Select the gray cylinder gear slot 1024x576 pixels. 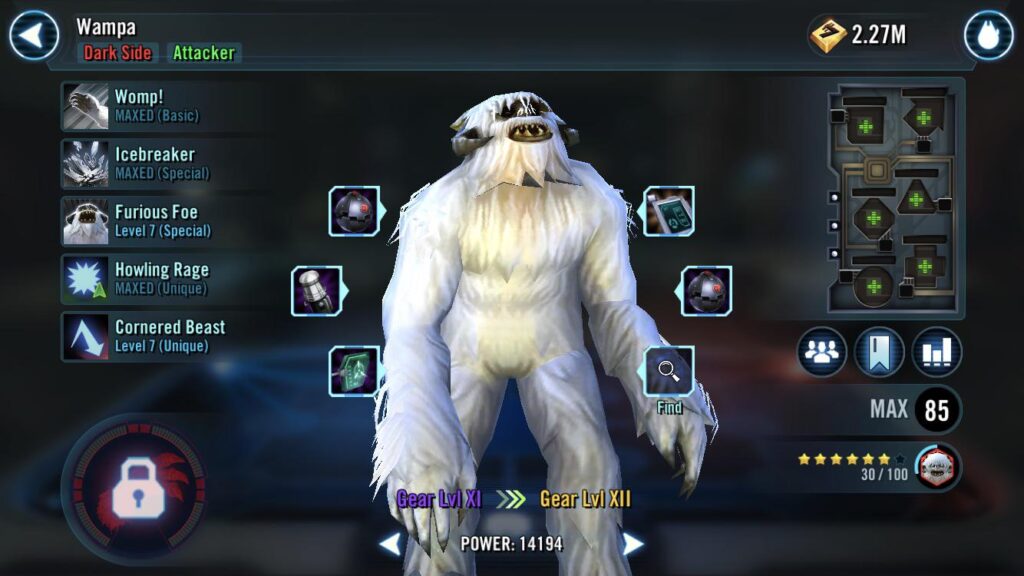pyautogui.click(x=317, y=291)
